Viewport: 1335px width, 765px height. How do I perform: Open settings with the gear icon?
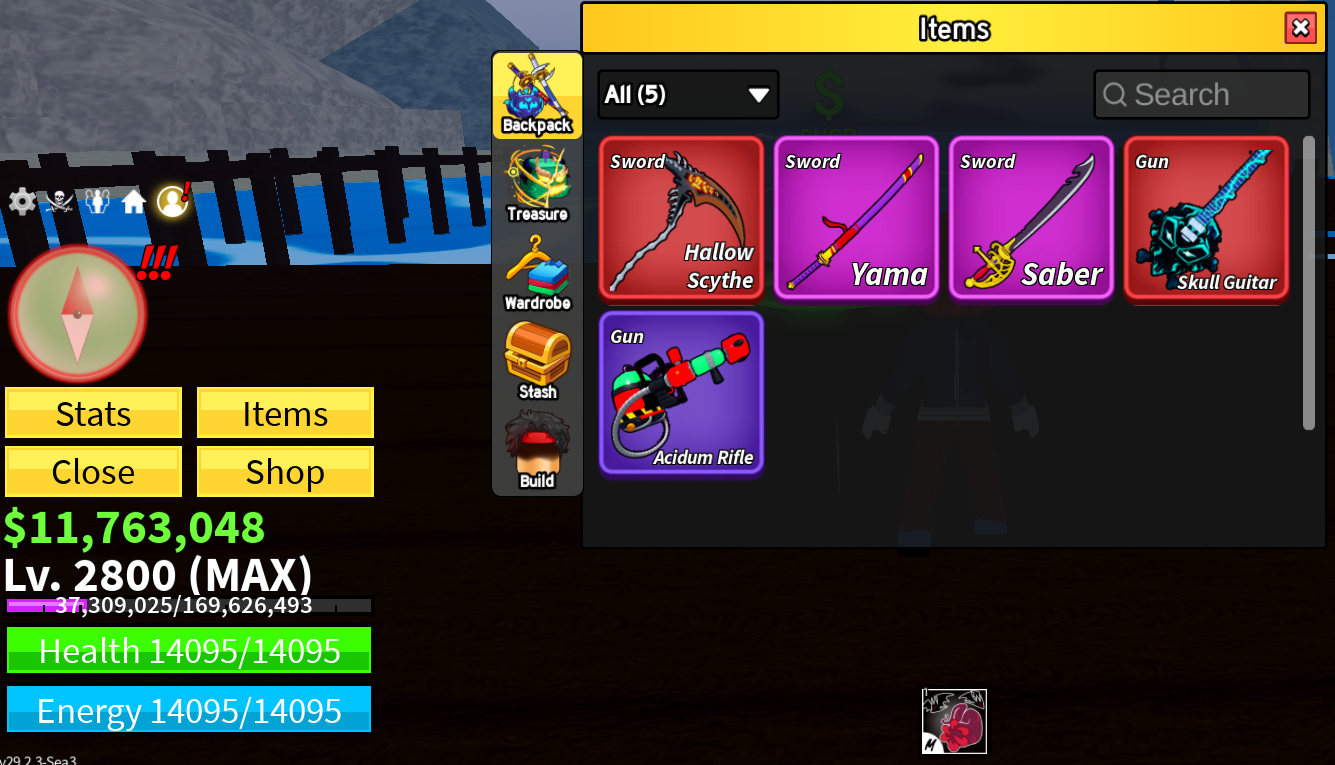(21, 202)
